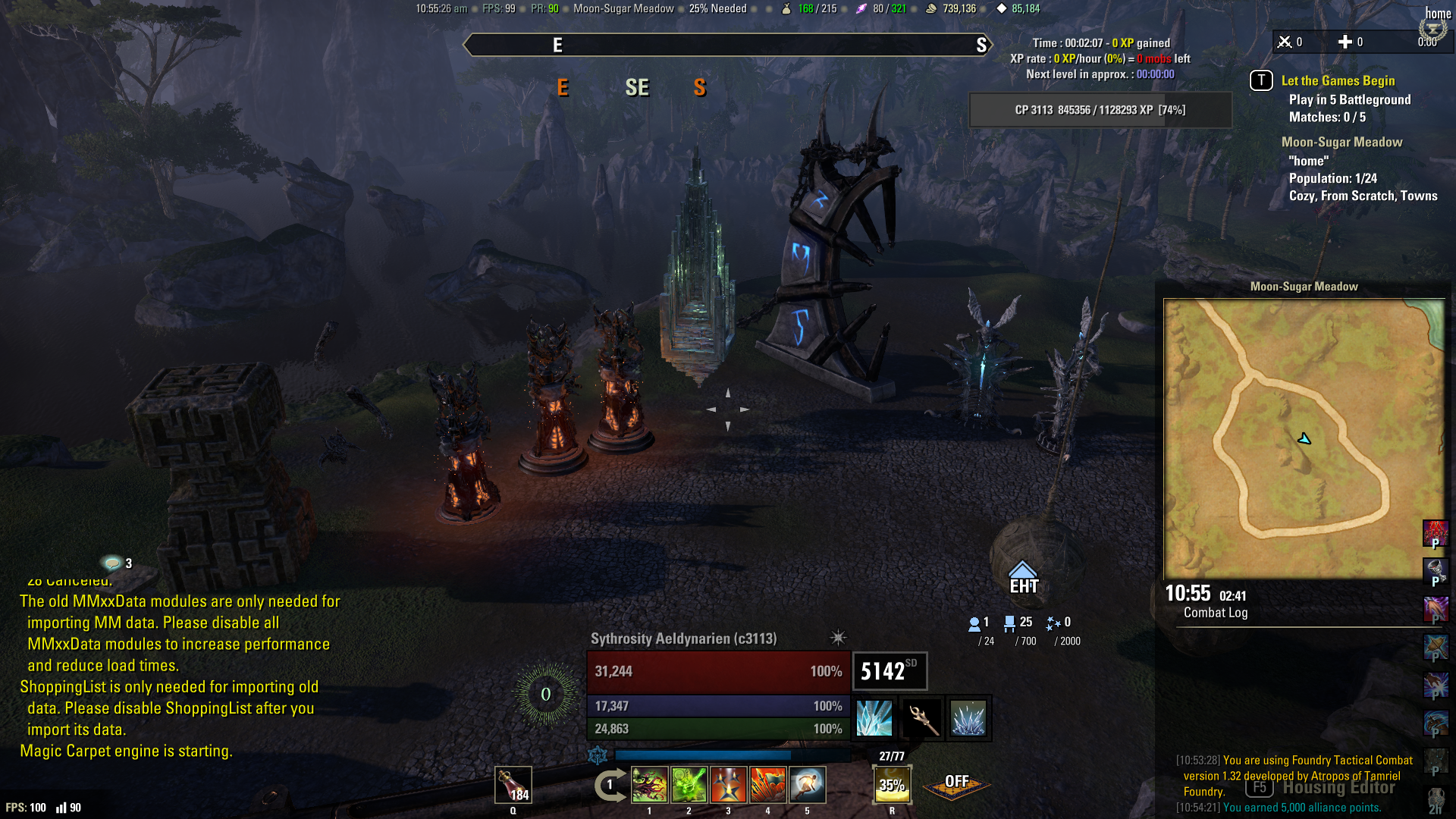Click the silver goblet passive buff icon
The image size is (1456, 819).
pyautogui.click(x=1435, y=570)
